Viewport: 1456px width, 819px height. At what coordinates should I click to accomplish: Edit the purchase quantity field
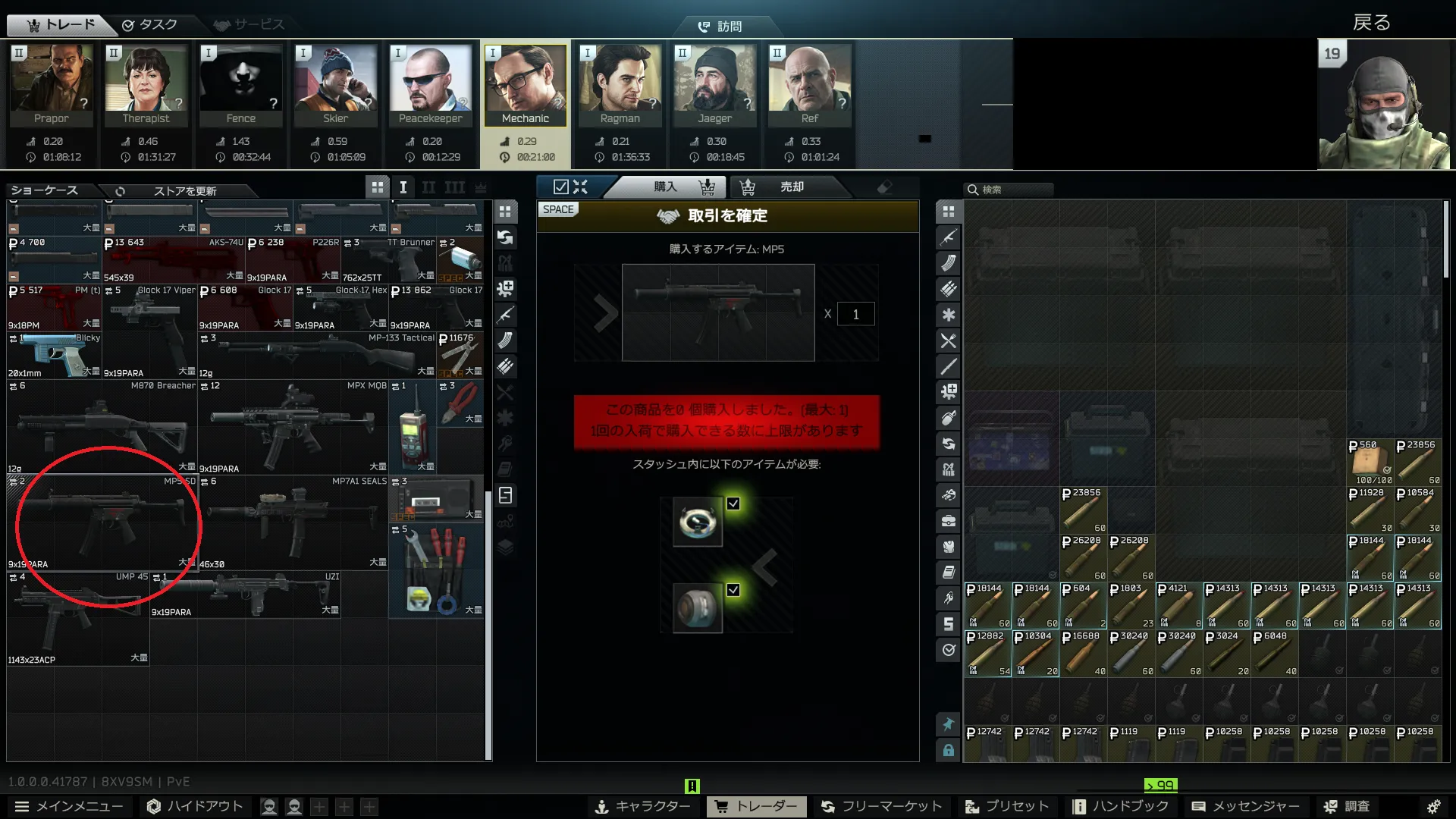point(855,314)
